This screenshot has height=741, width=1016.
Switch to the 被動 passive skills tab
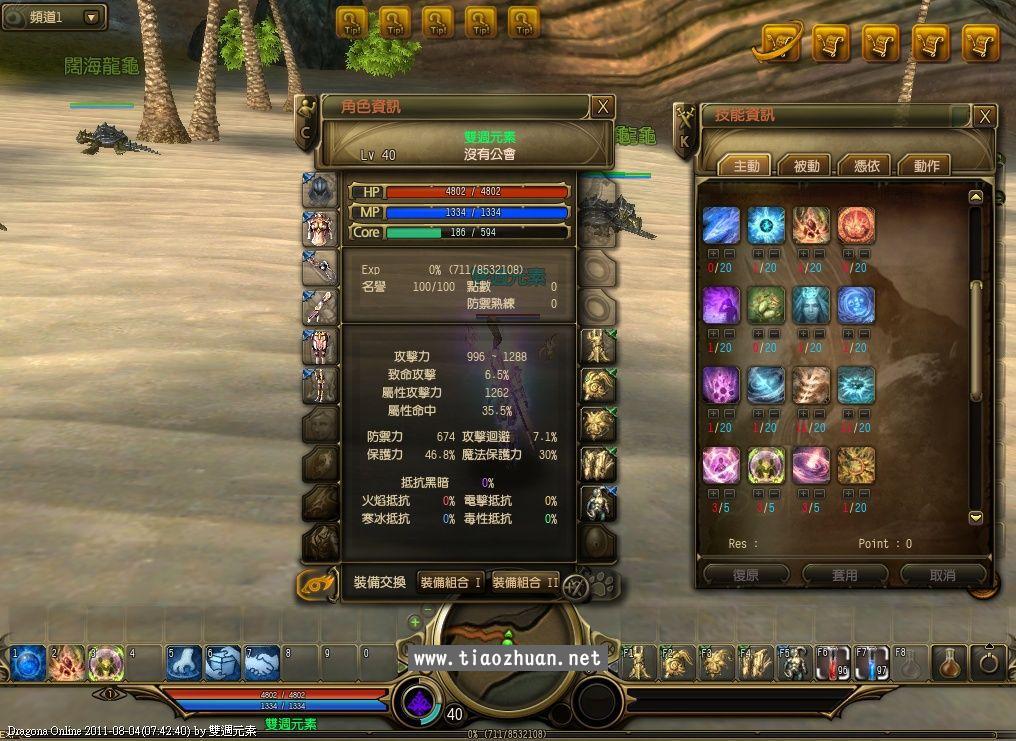(x=806, y=166)
